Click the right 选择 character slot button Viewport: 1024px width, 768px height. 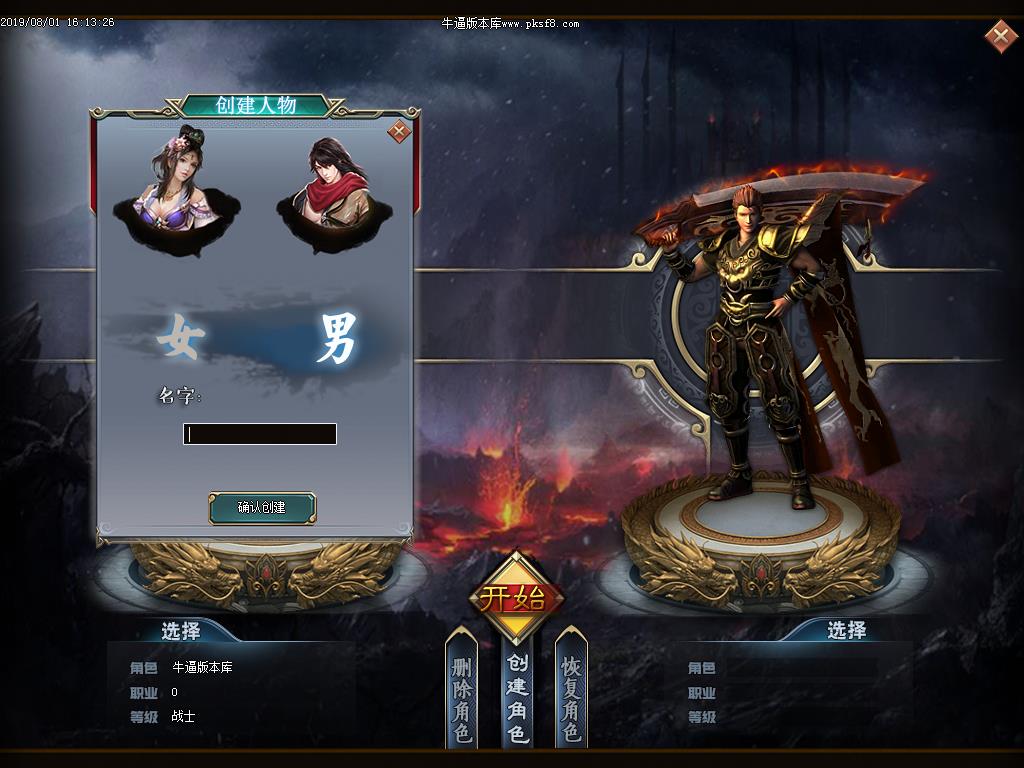coord(846,630)
